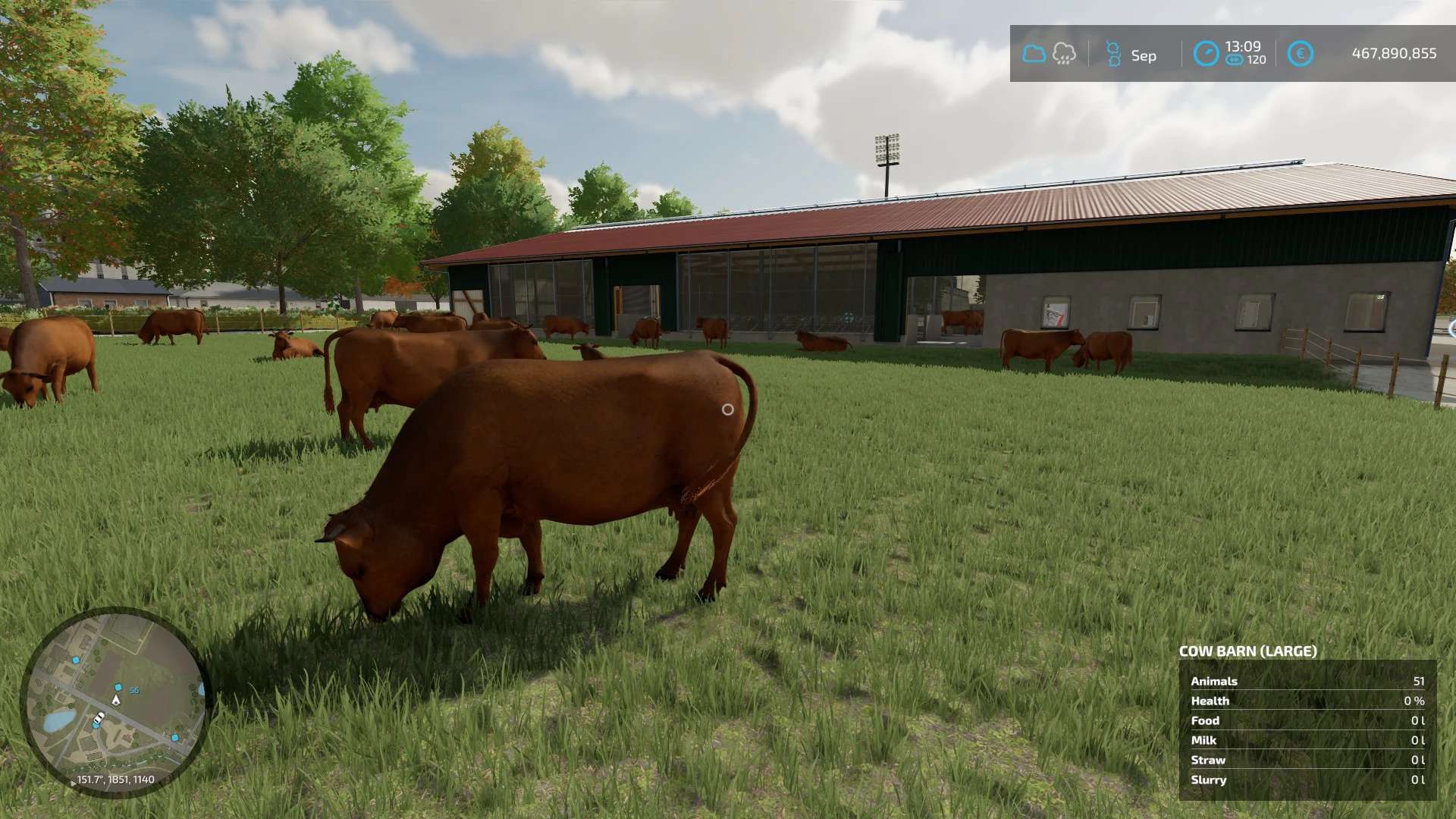Click the season icon next to Sep

coord(1113,54)
